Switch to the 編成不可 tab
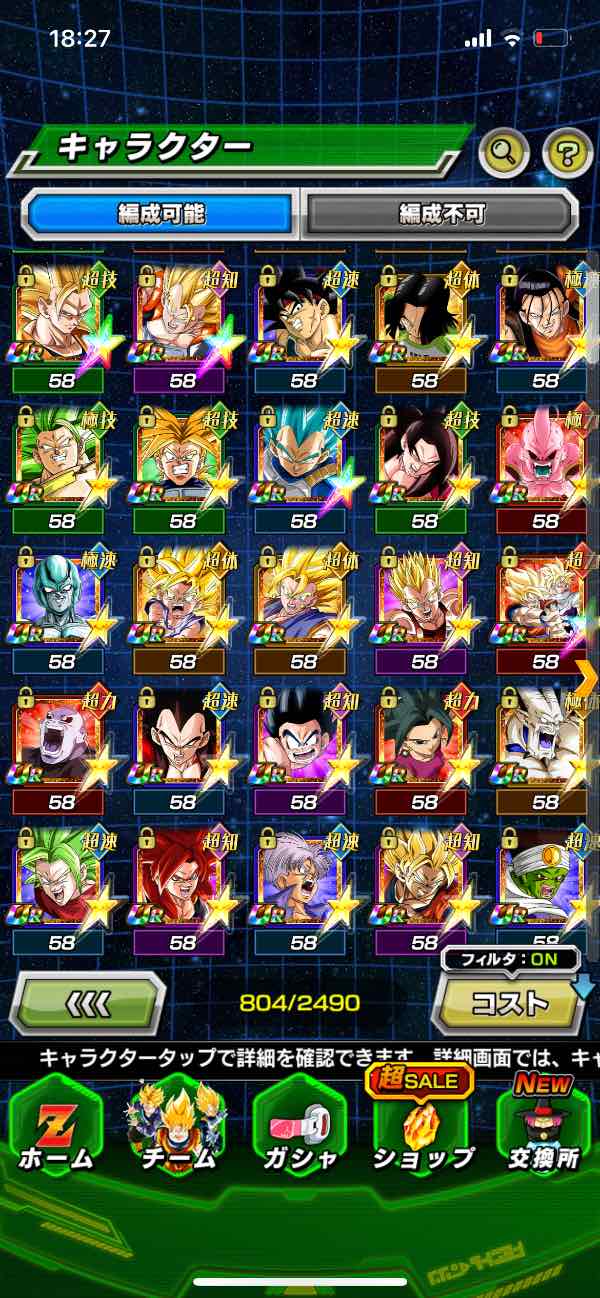 pyautogui.click(x=441, y=213)
